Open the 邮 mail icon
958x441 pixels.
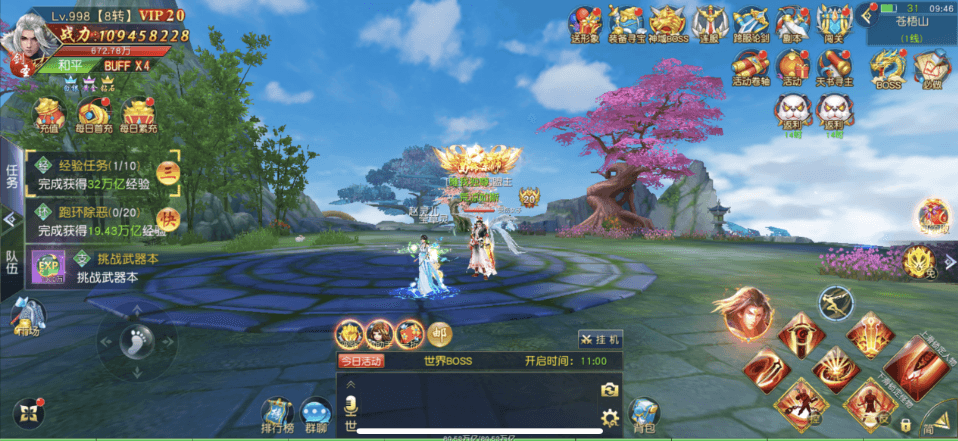[439, 333]
